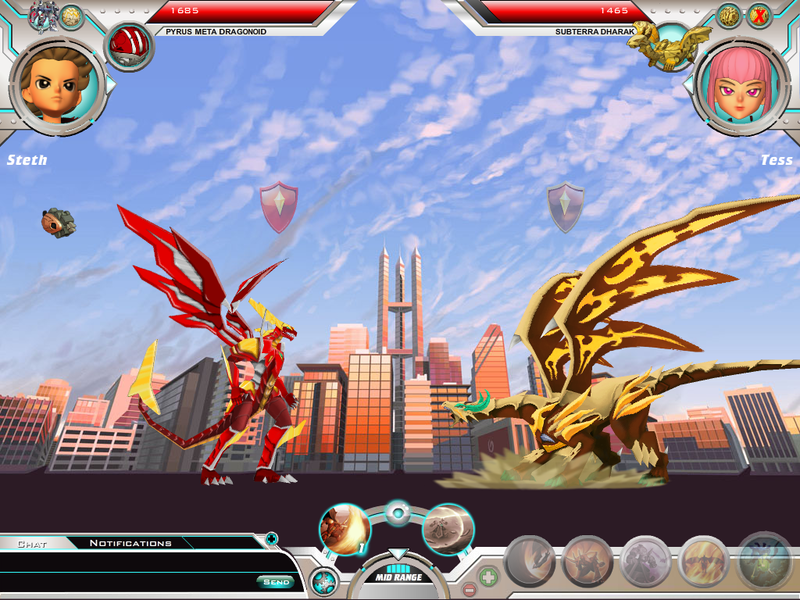Switch to the Chat tab
This screenshot has width=800, height=600.
point(32,543)
